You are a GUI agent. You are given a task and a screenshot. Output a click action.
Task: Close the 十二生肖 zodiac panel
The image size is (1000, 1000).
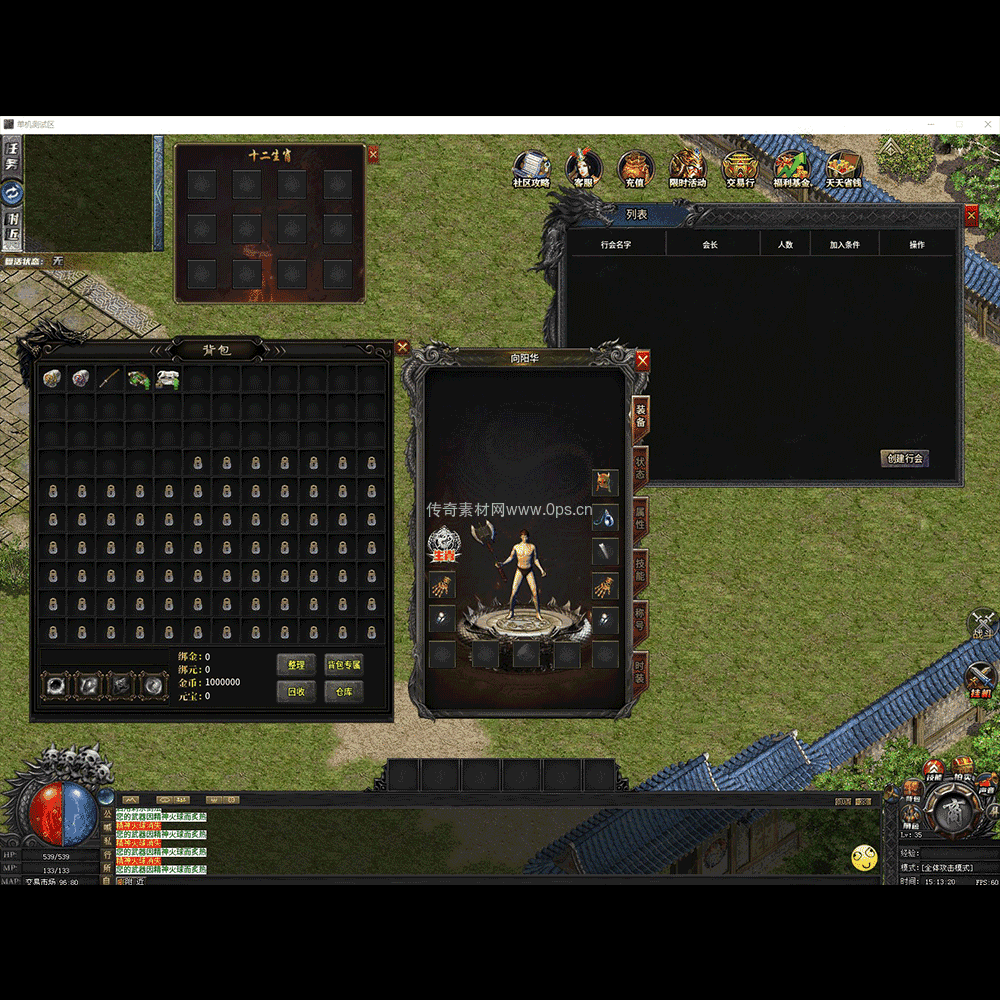click(x=373, y=154)
